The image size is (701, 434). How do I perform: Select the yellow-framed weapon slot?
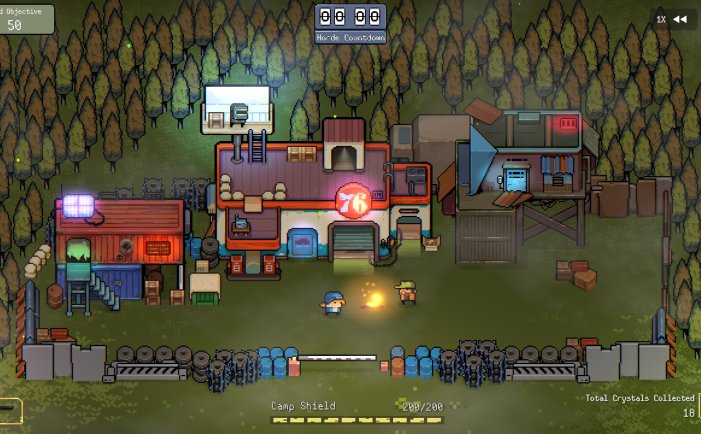(x=8, y=410)
